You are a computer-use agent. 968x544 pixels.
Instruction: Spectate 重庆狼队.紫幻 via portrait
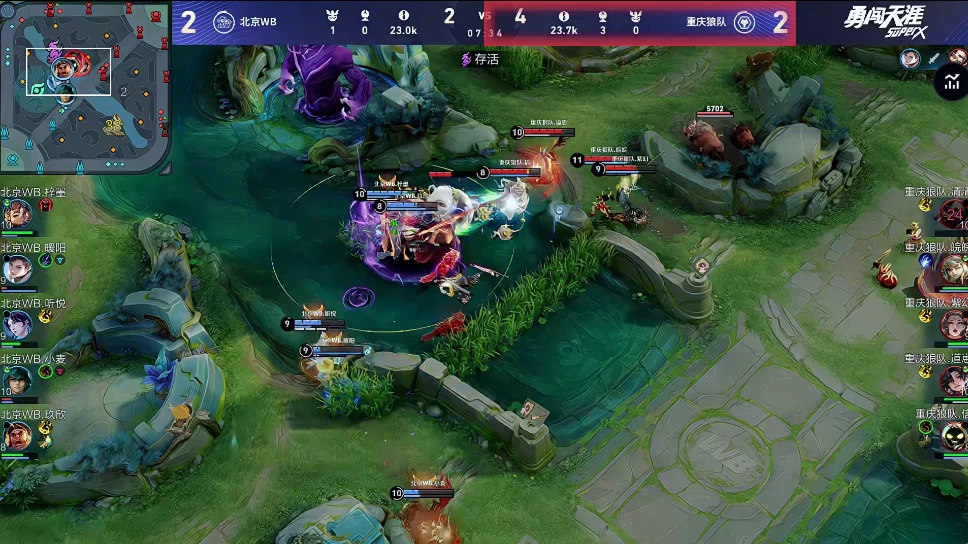pyautogui.click(x=952, y=324)
